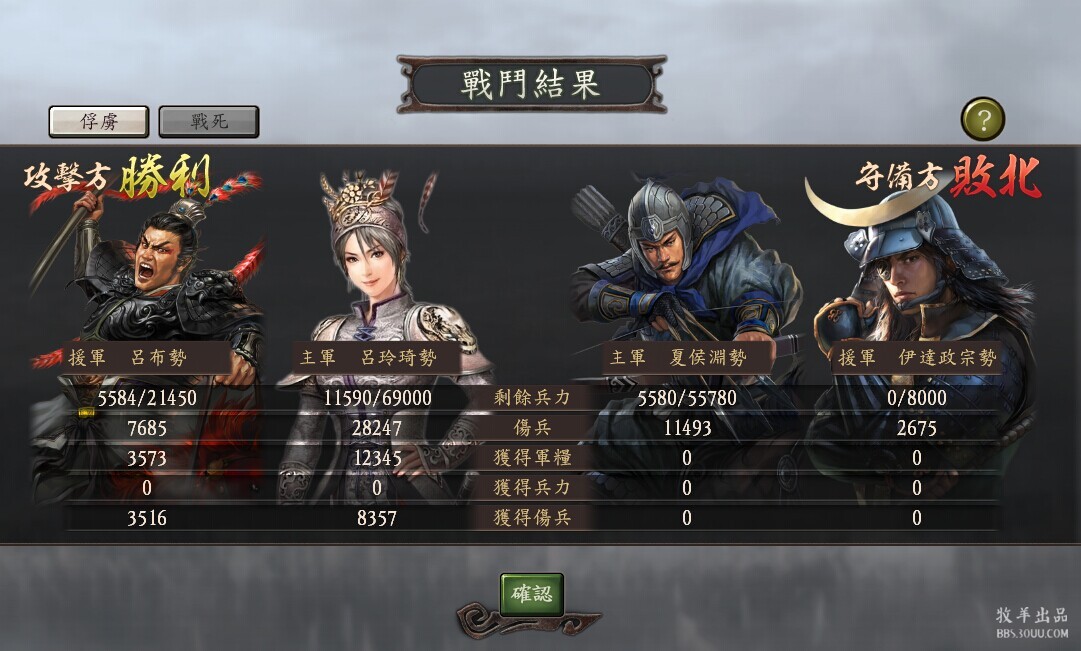The height and width of the screenshot is (651, 1081).
Task: Open the 戰死 (killed in battle) list
Action: [x=209, y=121]
